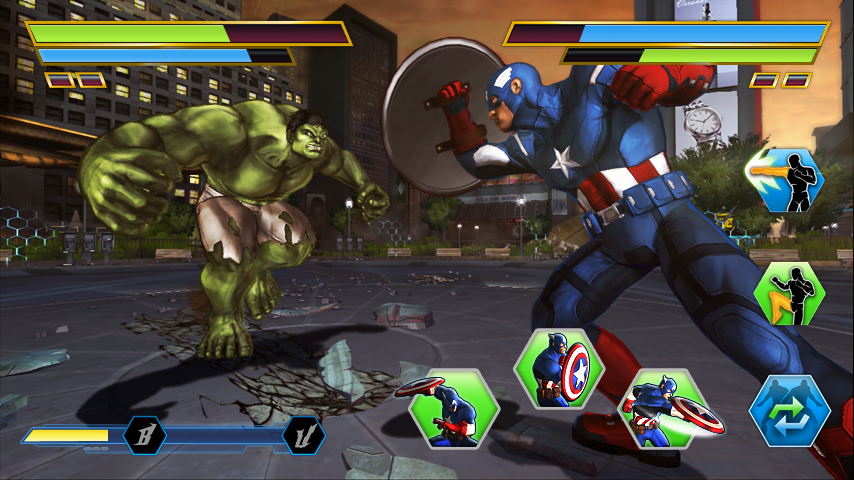
Task: Activate Captain America's shield slash move
Action: pos(668,408)
